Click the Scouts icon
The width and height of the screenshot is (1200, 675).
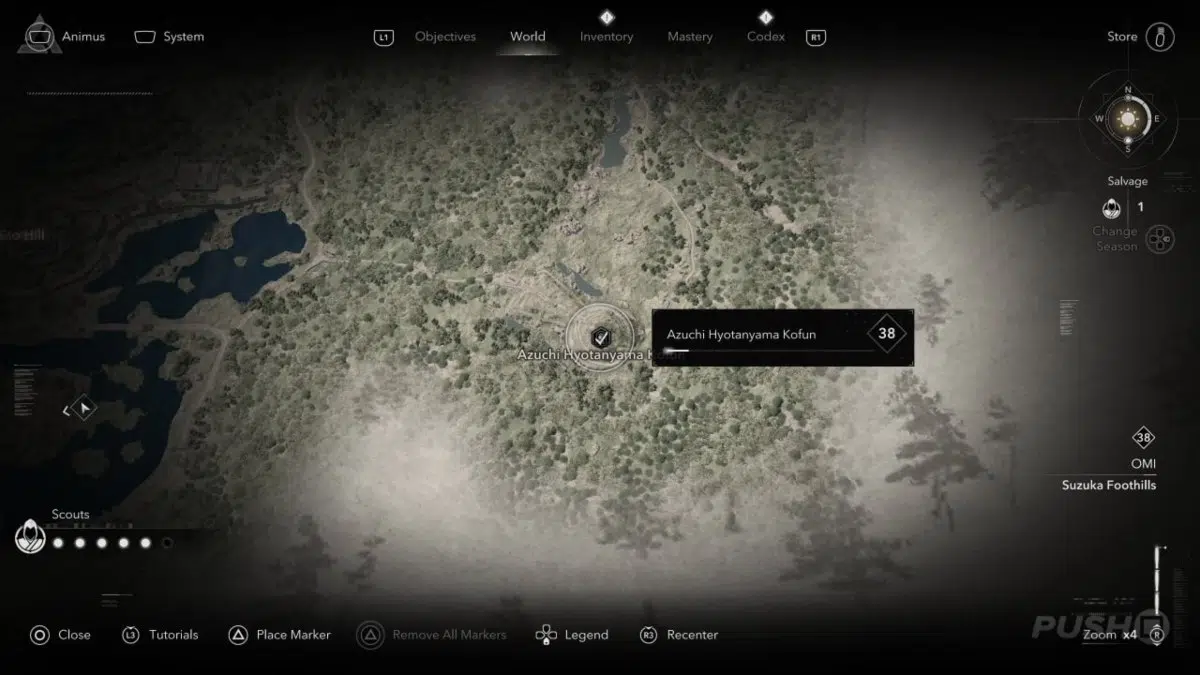(30, 538)
